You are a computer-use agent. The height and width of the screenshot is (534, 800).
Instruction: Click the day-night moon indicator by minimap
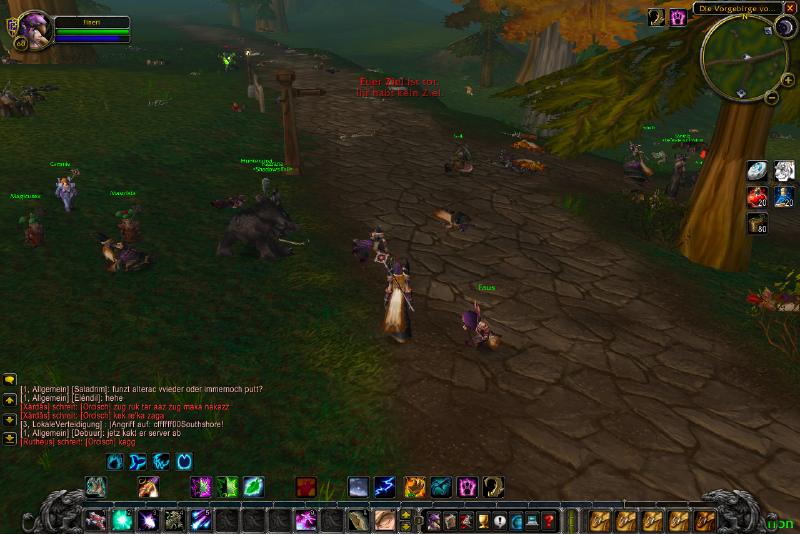point(783,28)
